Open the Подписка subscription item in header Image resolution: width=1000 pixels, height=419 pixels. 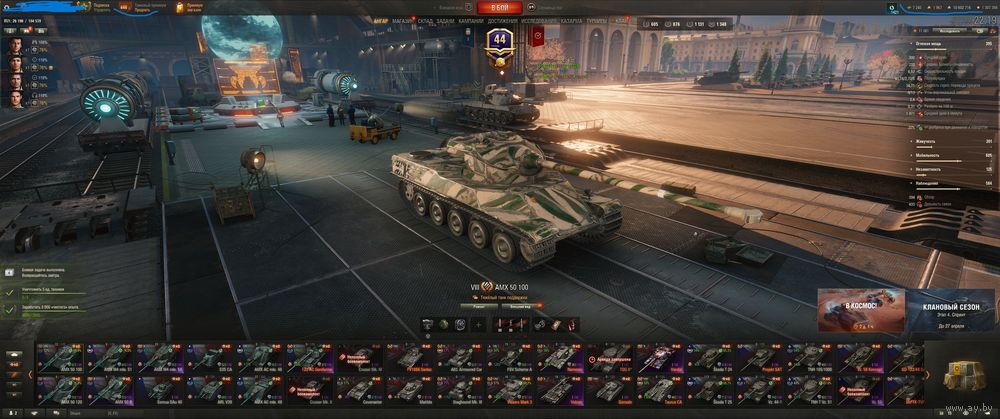pos(98,7)
